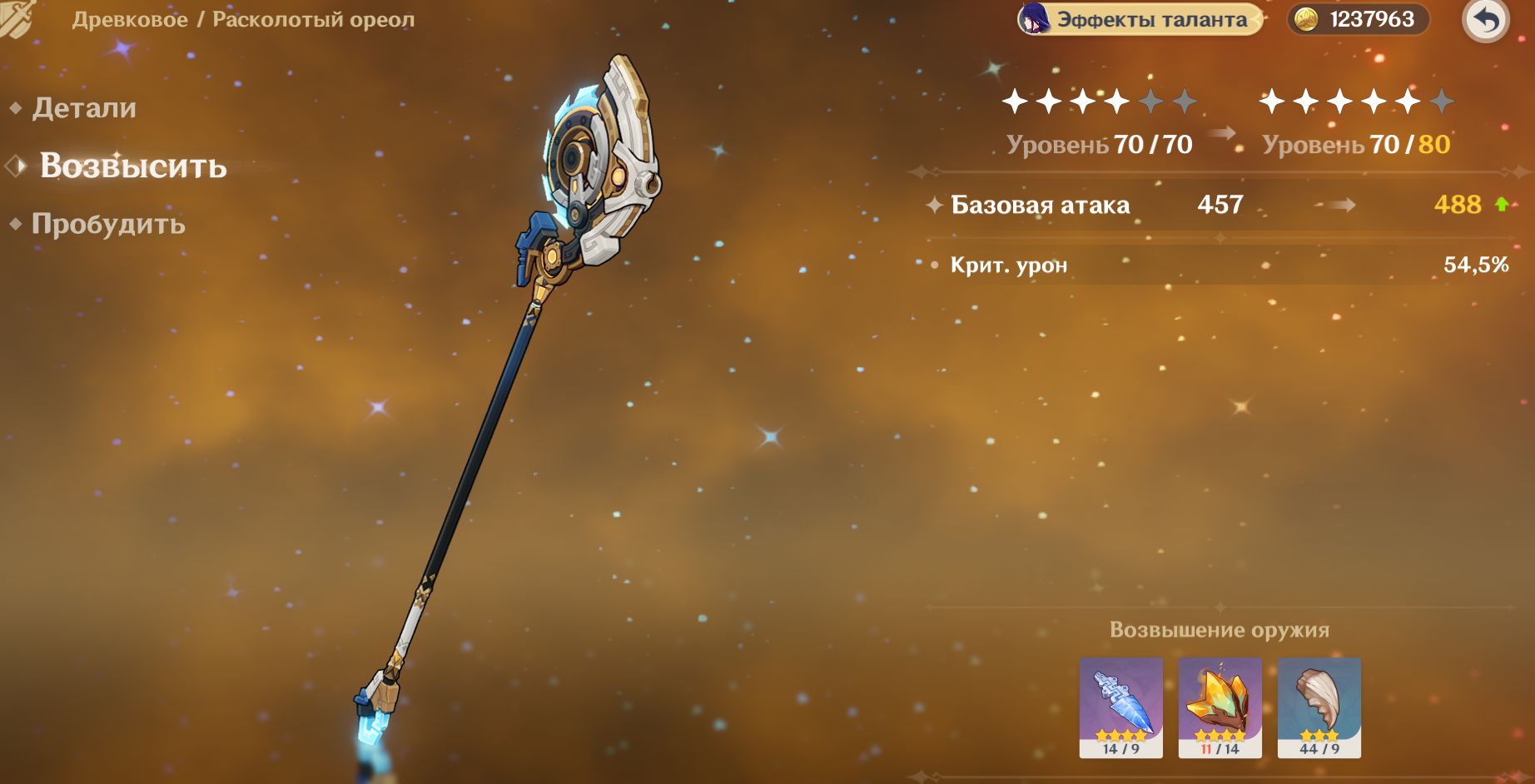
Task: Select the Пробудить tab
Action: 108,224
